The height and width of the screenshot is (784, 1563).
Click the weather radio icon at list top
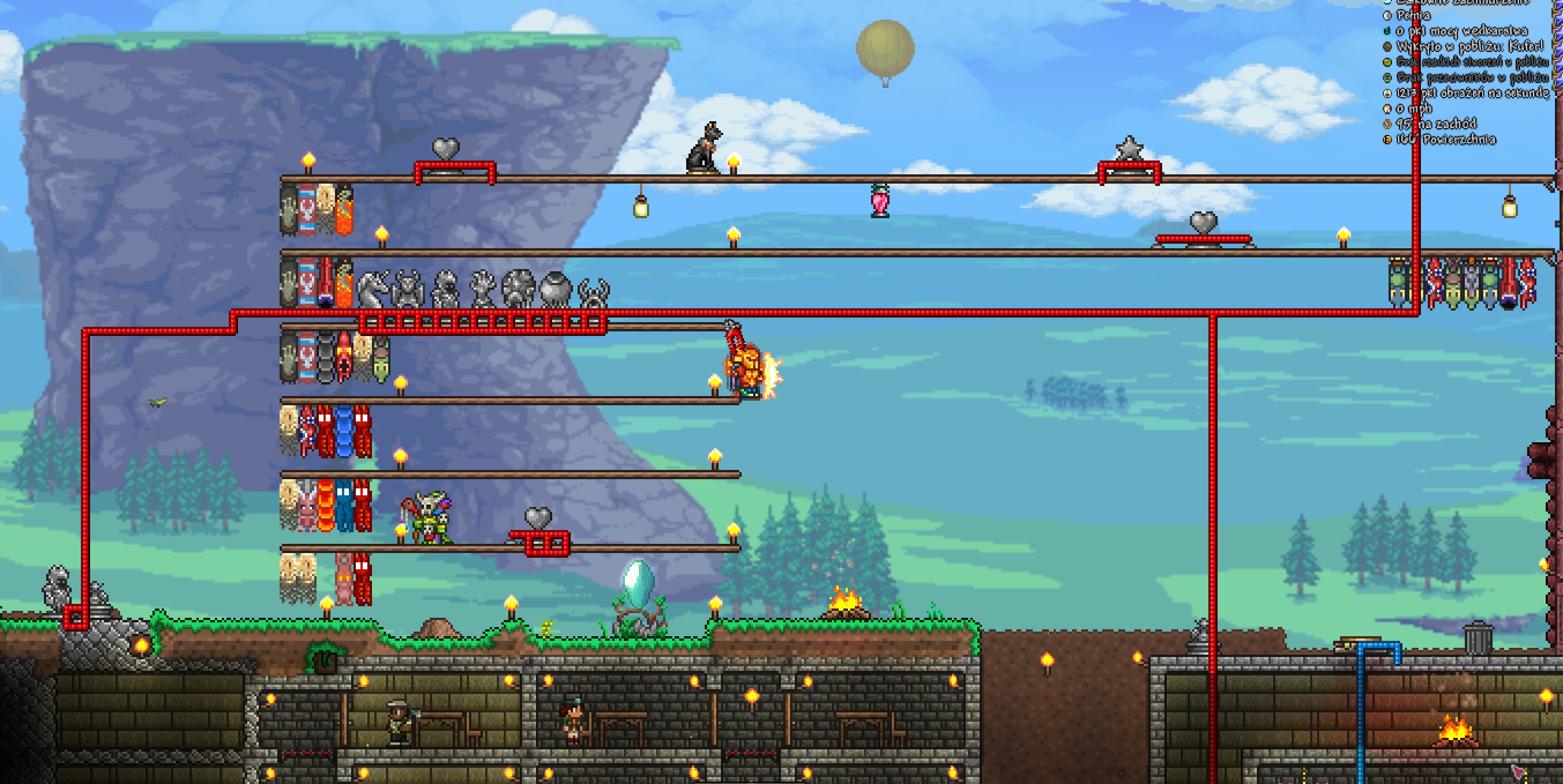pyautogui.click(x=1387, y=3)
